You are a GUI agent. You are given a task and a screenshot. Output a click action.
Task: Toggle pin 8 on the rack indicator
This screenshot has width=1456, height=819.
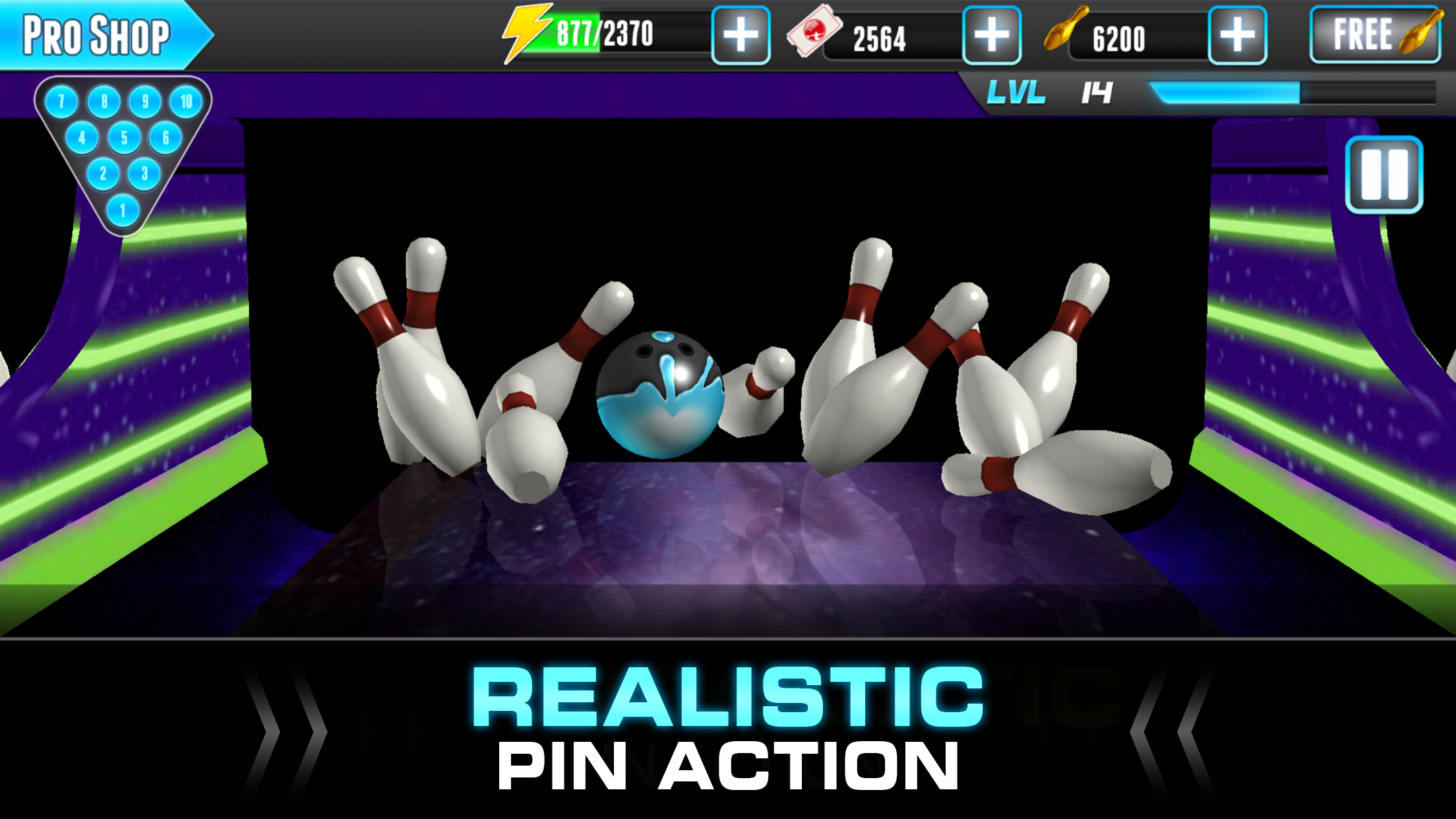[104, 102]
